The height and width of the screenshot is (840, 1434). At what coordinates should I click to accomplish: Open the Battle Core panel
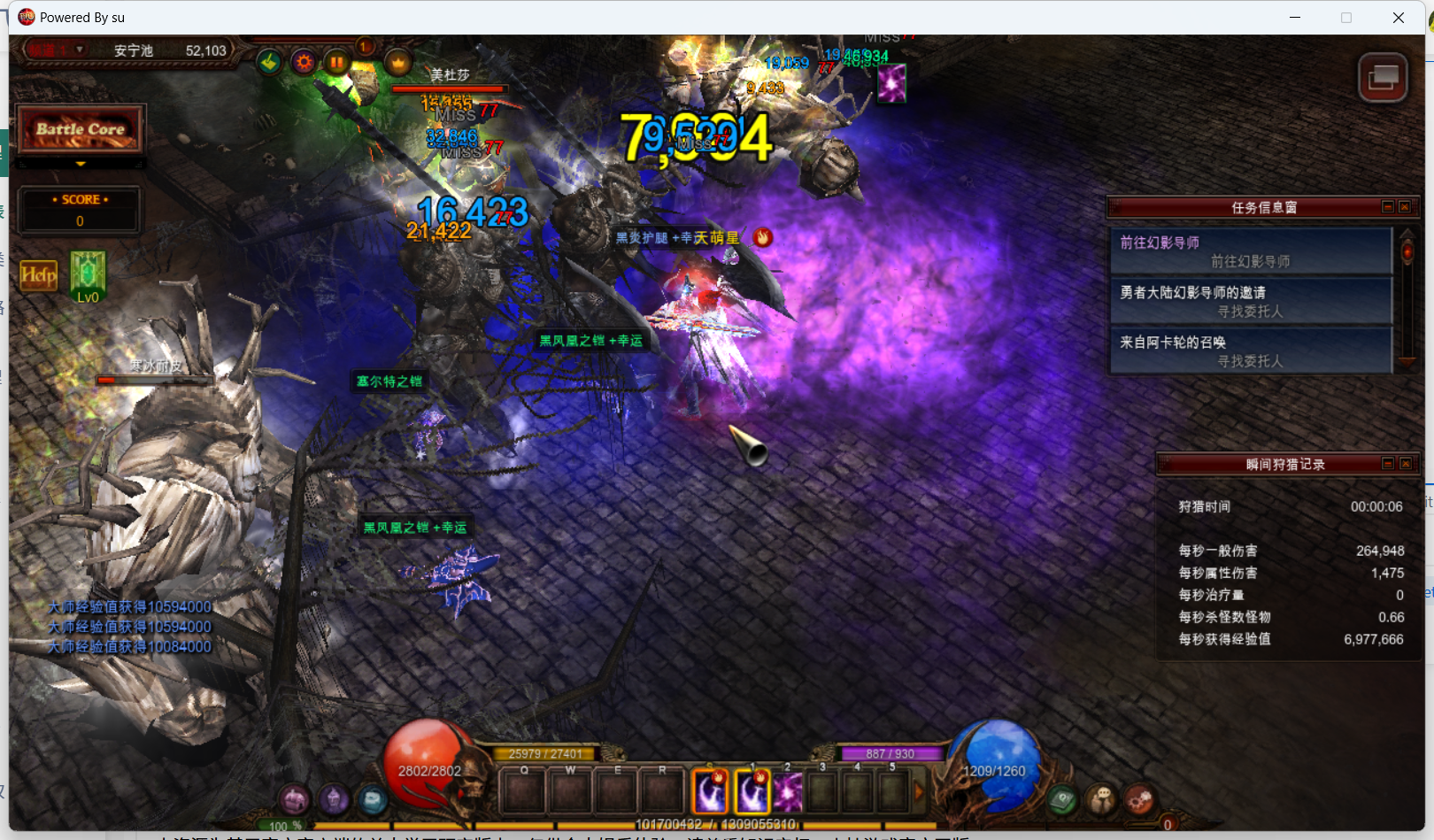tap(80, 130)
